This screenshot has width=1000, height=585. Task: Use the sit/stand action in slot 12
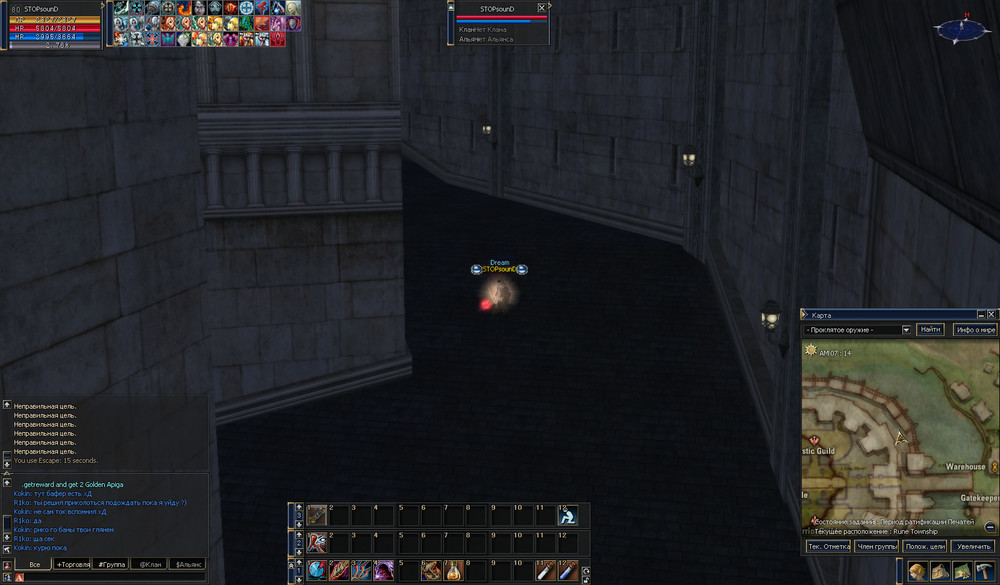(x=568, y=516)
